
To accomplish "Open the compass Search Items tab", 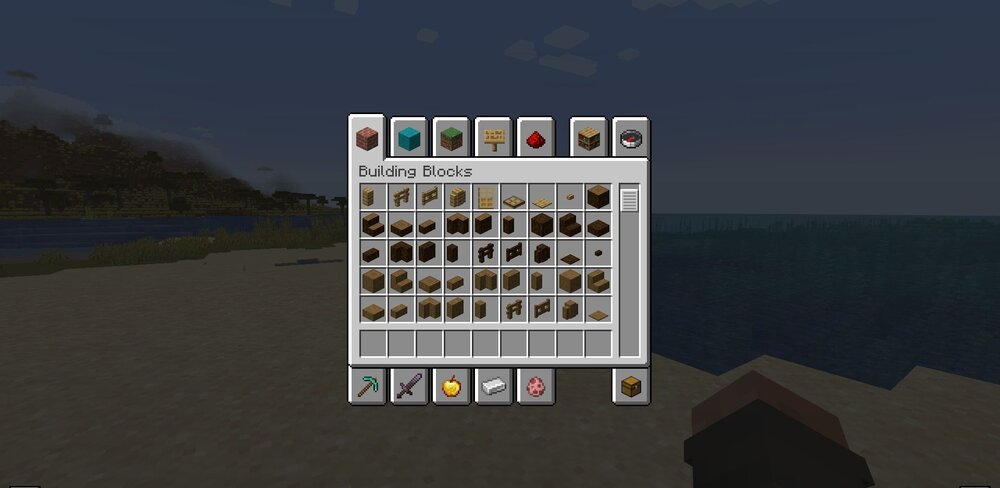I will [x=631, y=138].
